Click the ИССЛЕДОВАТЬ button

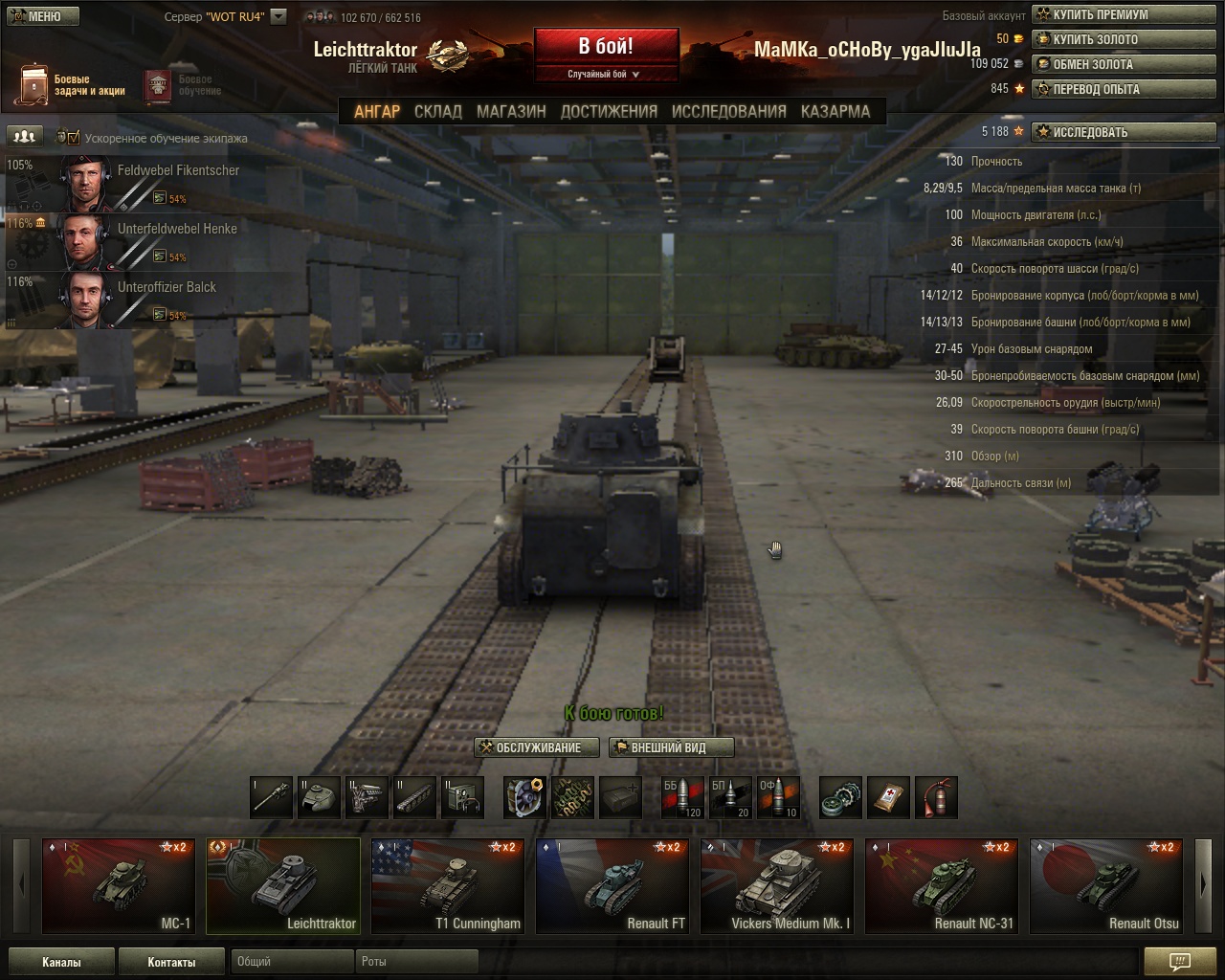click(x=1125, y=132)
